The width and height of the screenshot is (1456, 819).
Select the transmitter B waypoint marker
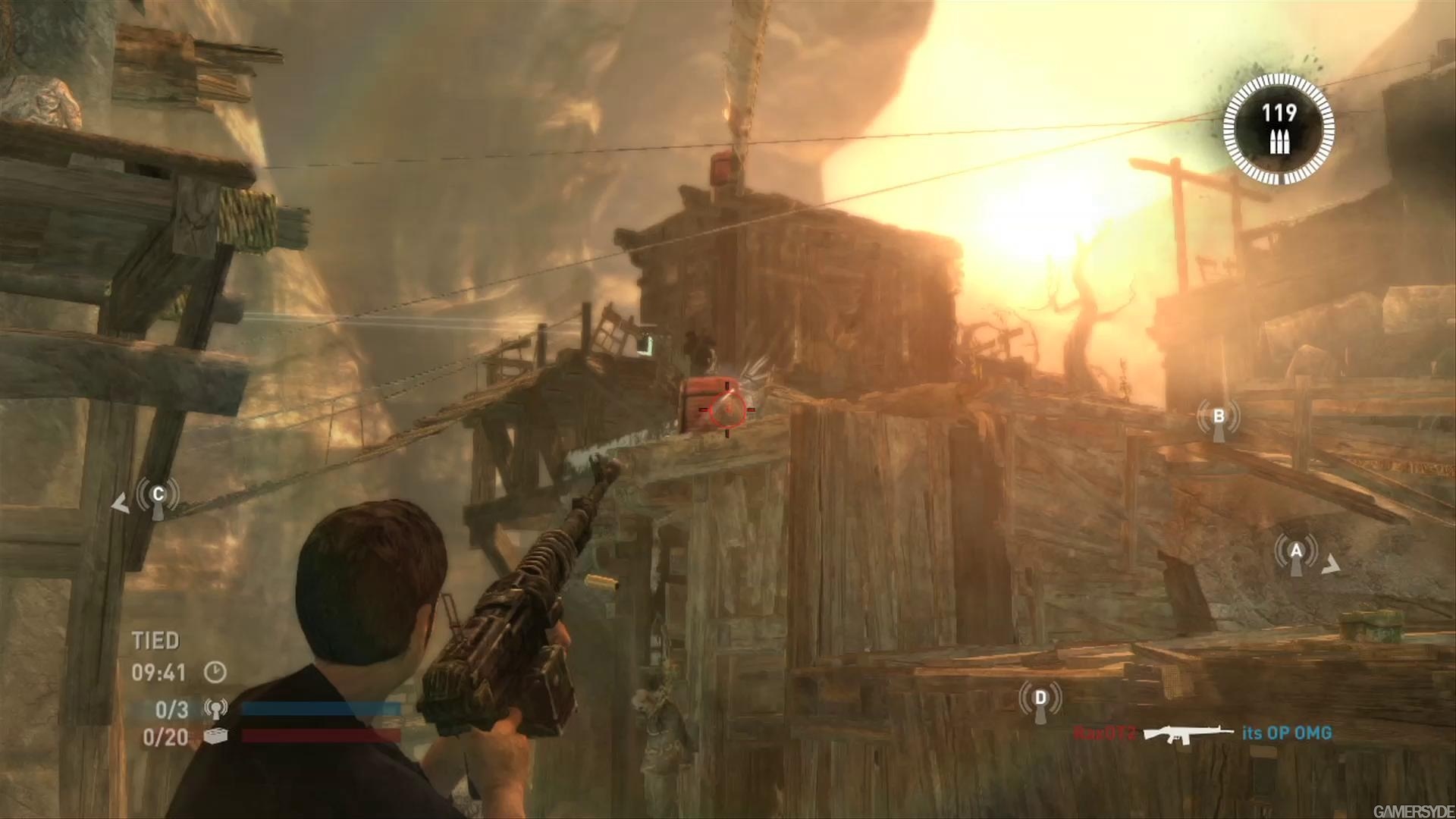1219,419
